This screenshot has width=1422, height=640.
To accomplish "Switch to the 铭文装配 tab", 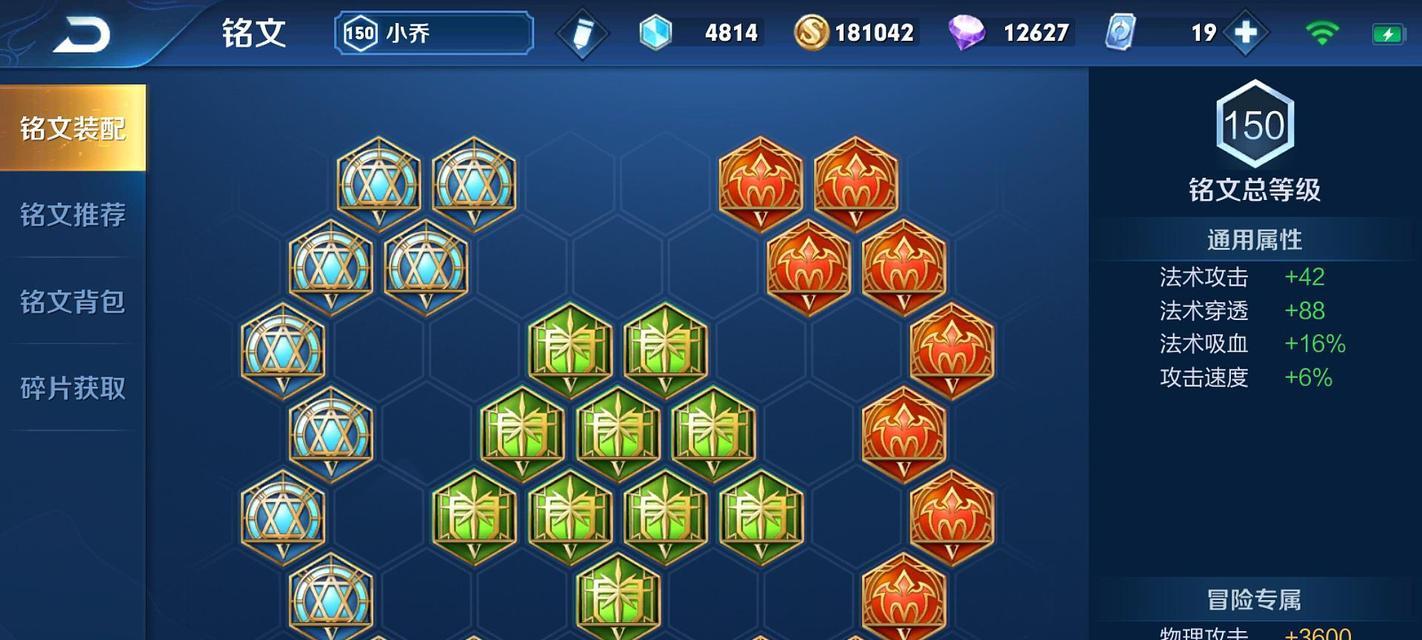I will click(x=73, y=128).
